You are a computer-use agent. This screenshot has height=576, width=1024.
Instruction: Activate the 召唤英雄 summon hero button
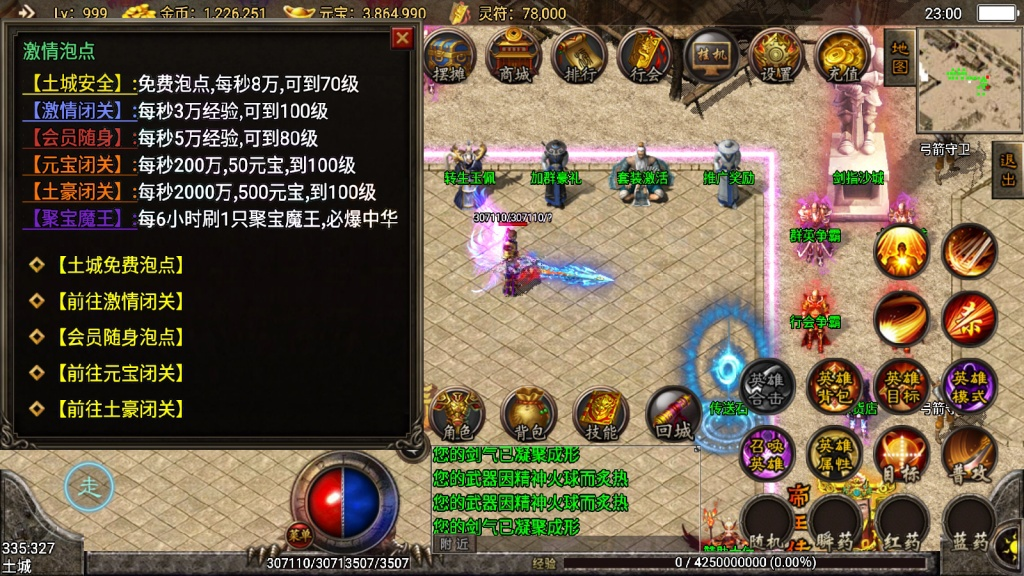[x=766, y=453]
